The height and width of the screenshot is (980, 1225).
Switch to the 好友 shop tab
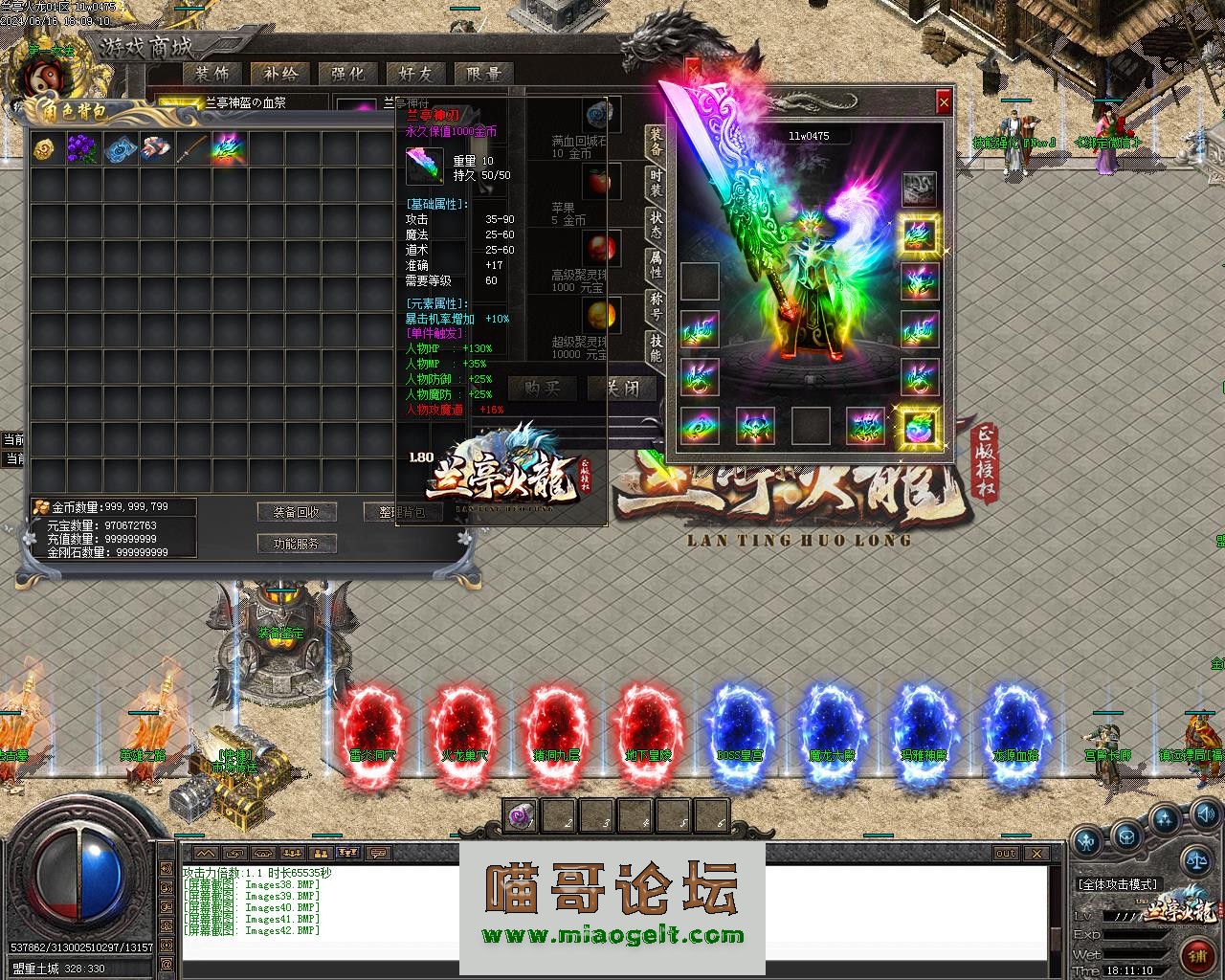click(x=415, y=73)
